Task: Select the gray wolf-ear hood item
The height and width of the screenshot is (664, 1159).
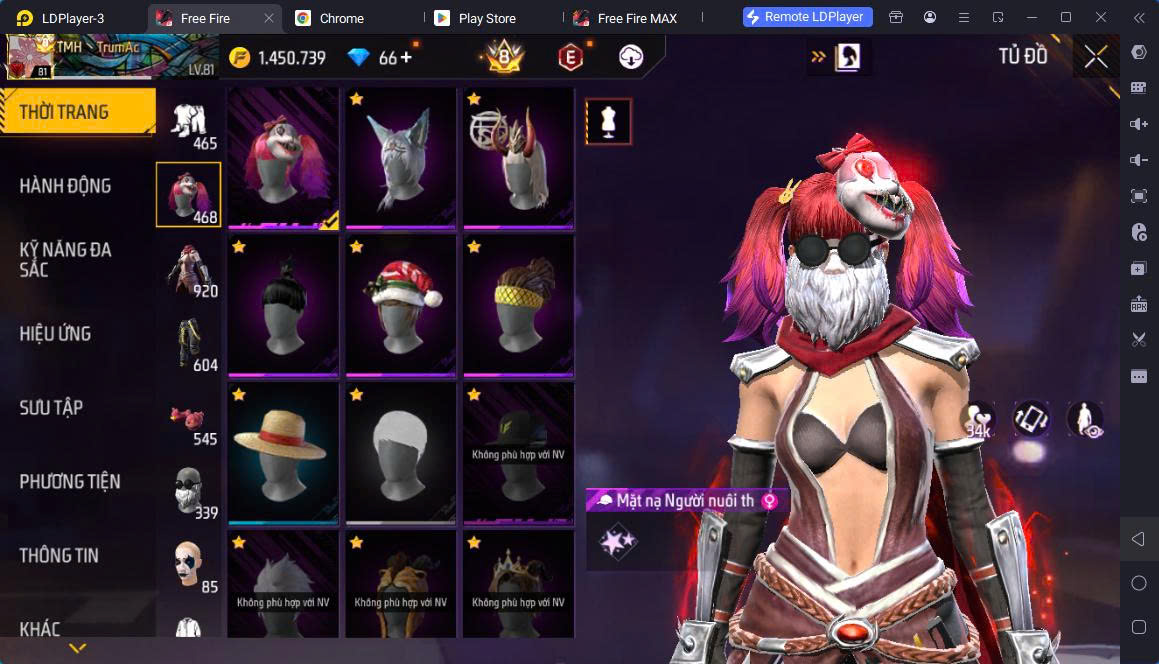Action: [x=401, y=157]
